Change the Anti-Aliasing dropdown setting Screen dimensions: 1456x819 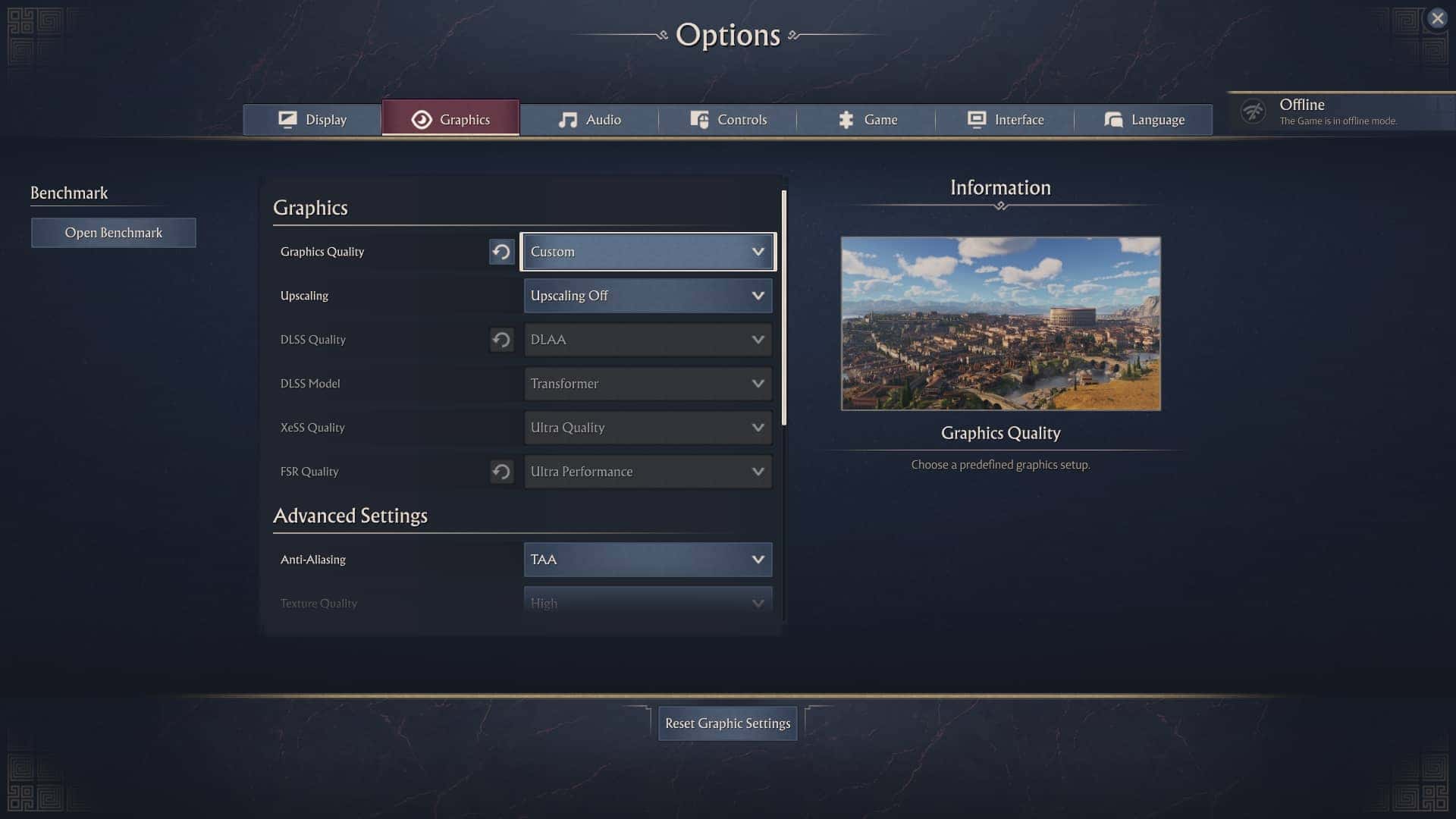coord(648,560)
